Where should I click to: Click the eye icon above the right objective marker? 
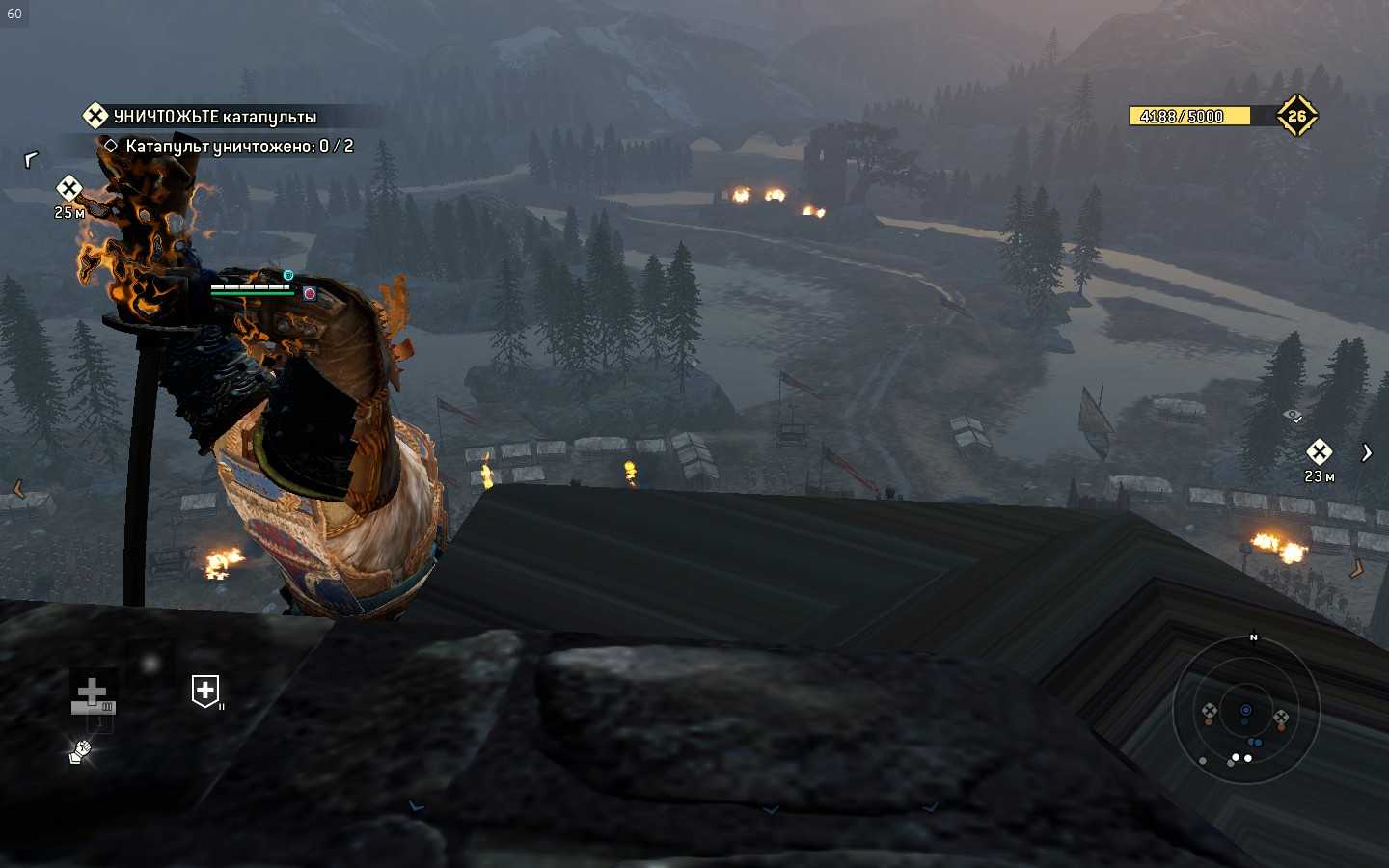(1293, 416)
